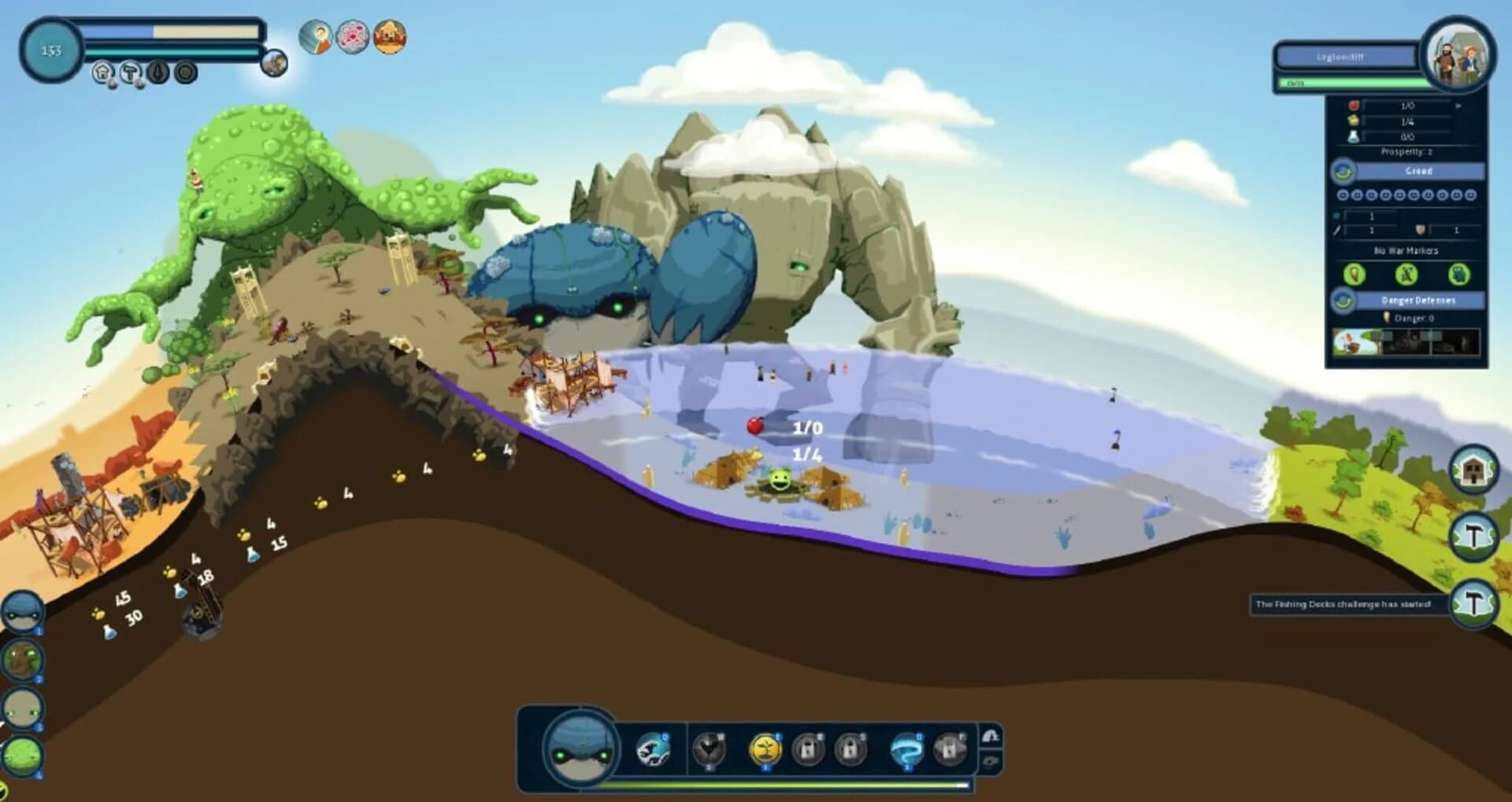Click the locked ability slot marked B
This screenshot has width=1512, height=802.
pos(809,748)
